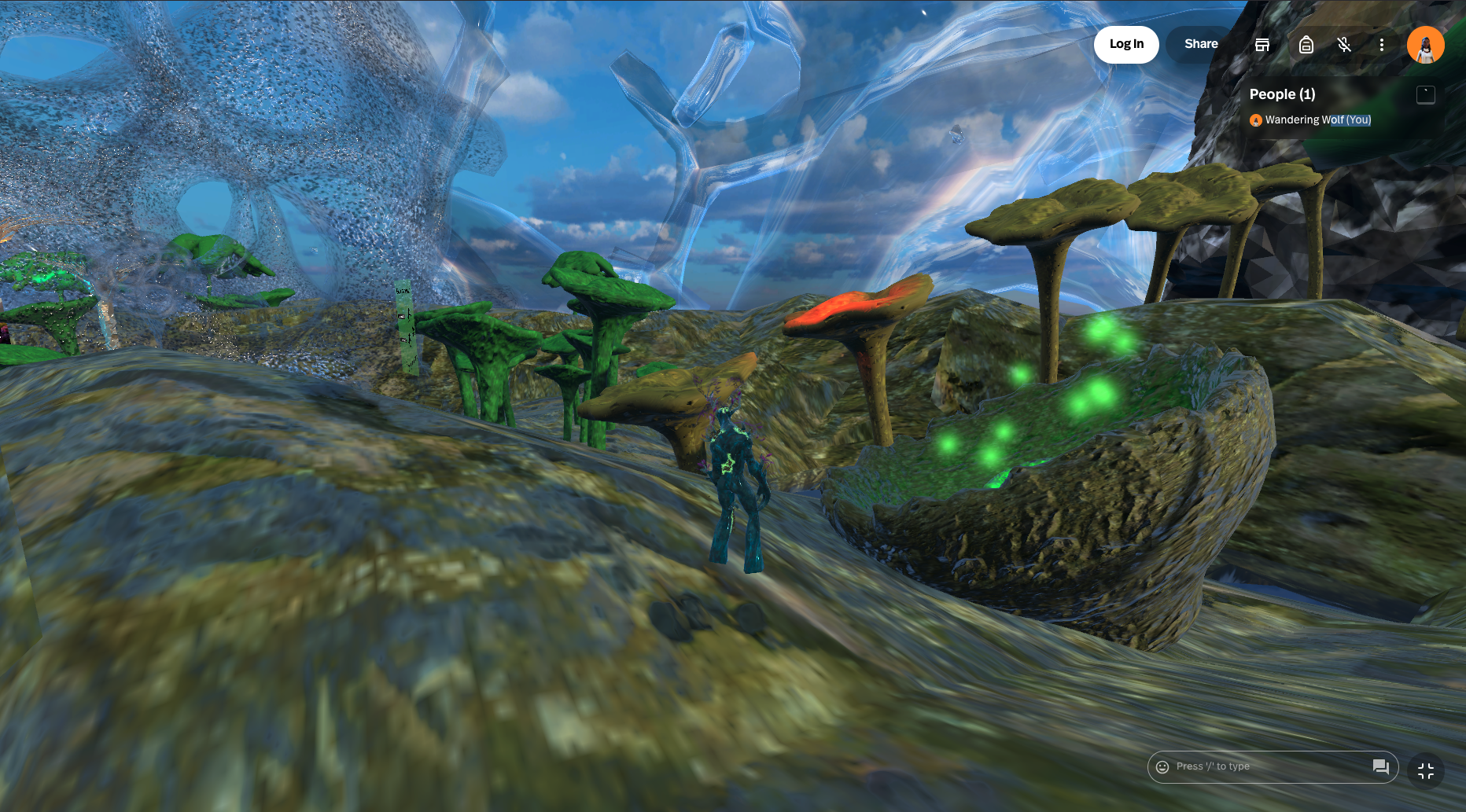The height and width of the screenshot is (812, 1466).
Task: Exit fullscreen with the shrink button
Action: (x=1425, y=771)
